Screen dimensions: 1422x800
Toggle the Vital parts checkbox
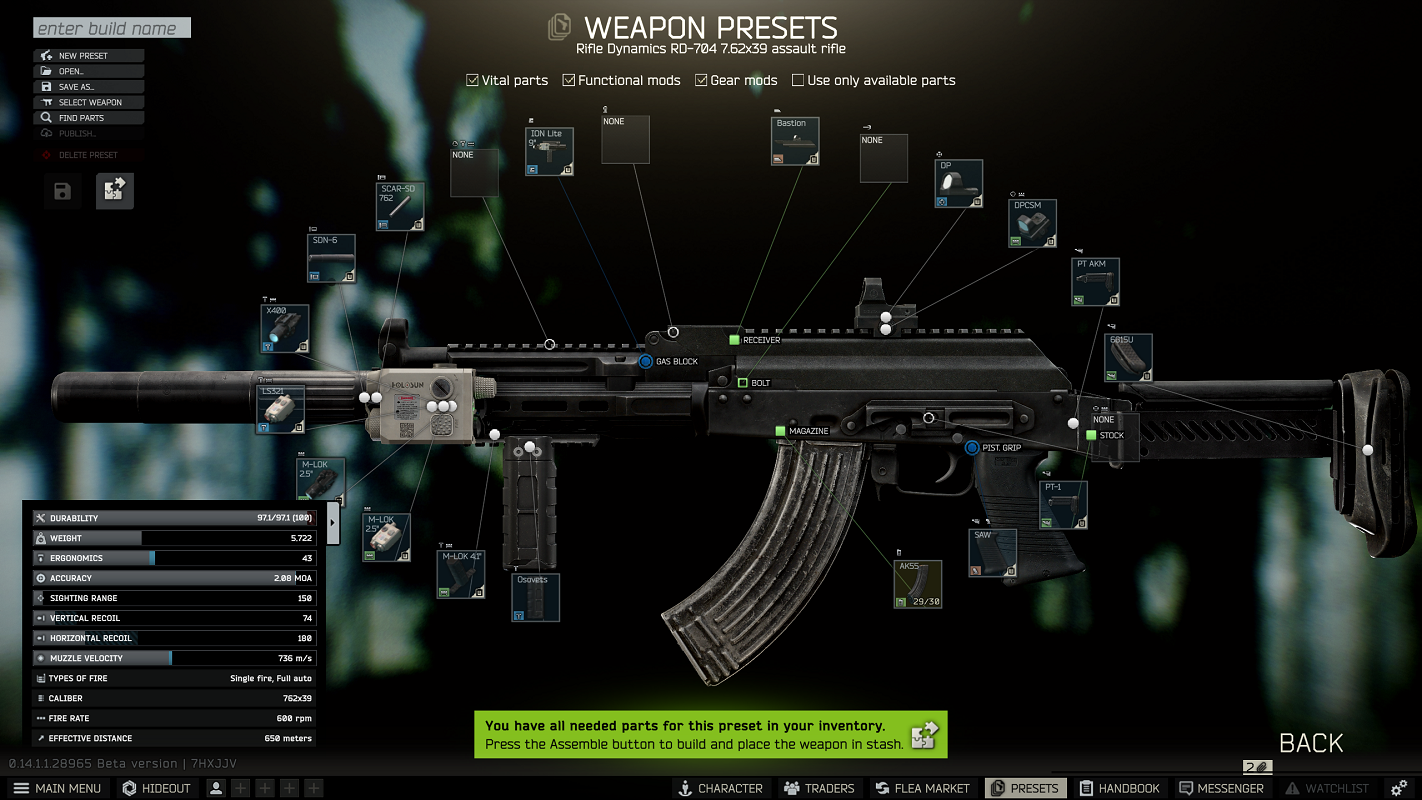pos(473,80)
